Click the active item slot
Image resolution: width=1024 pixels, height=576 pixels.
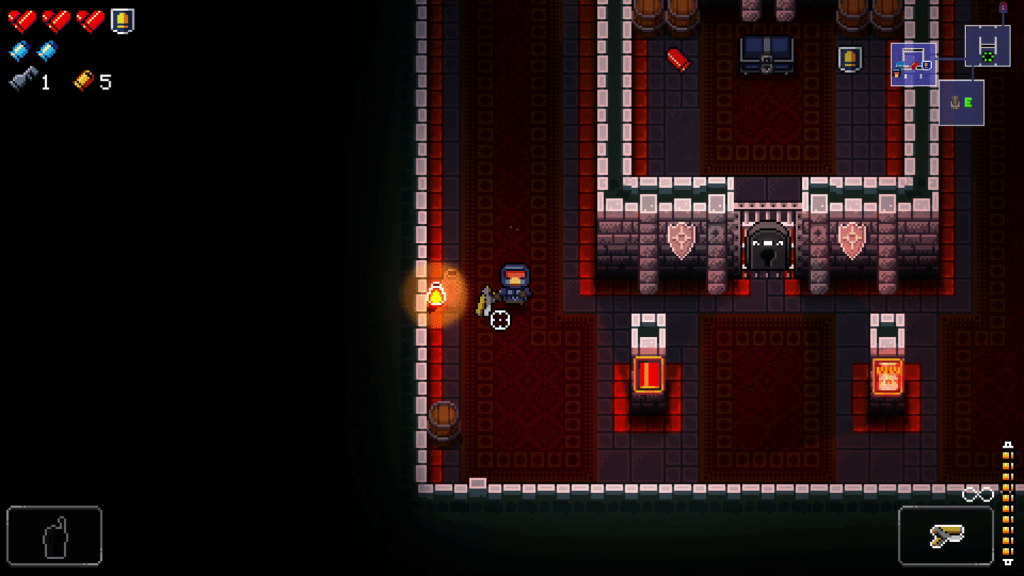tap(54, 536)
